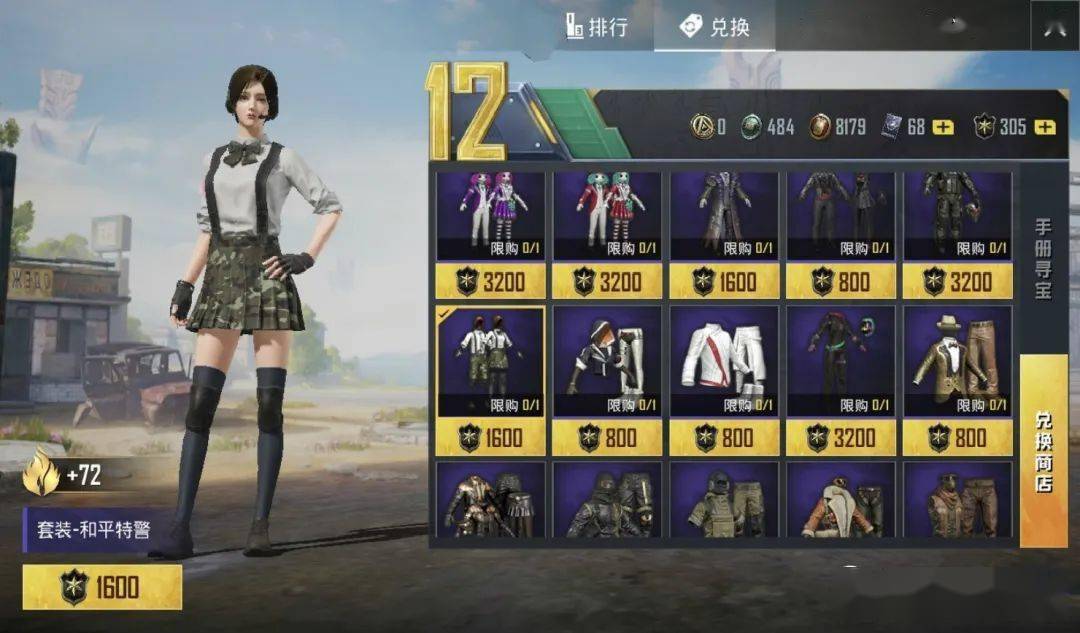Collapse the panel with the top-right arrow
The width and height of the screenshot is (1080, 633).
[x=1054, y=28]
